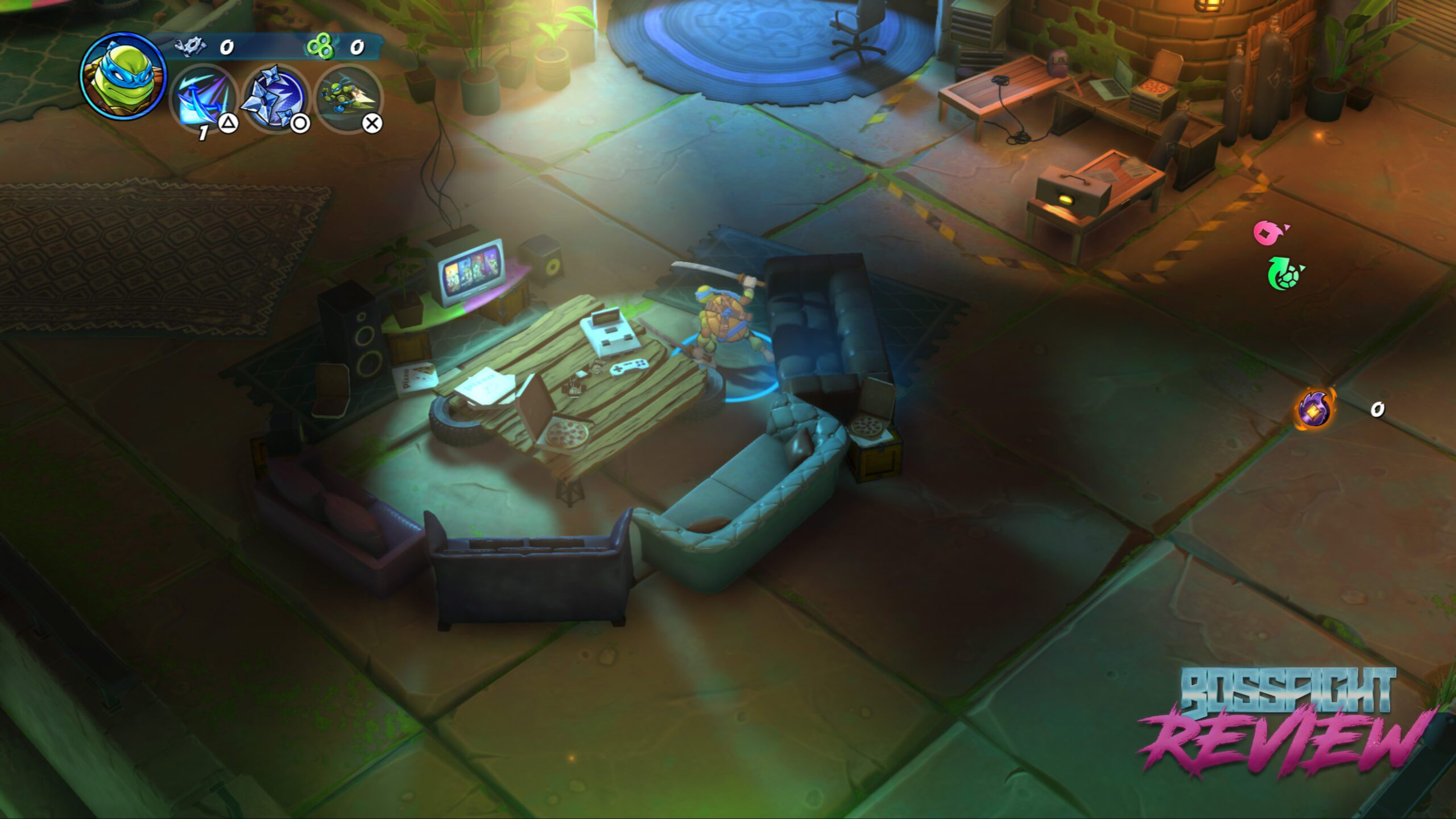
Task: Trigger the turtle dash ability icon
Action: coord(348,98)
